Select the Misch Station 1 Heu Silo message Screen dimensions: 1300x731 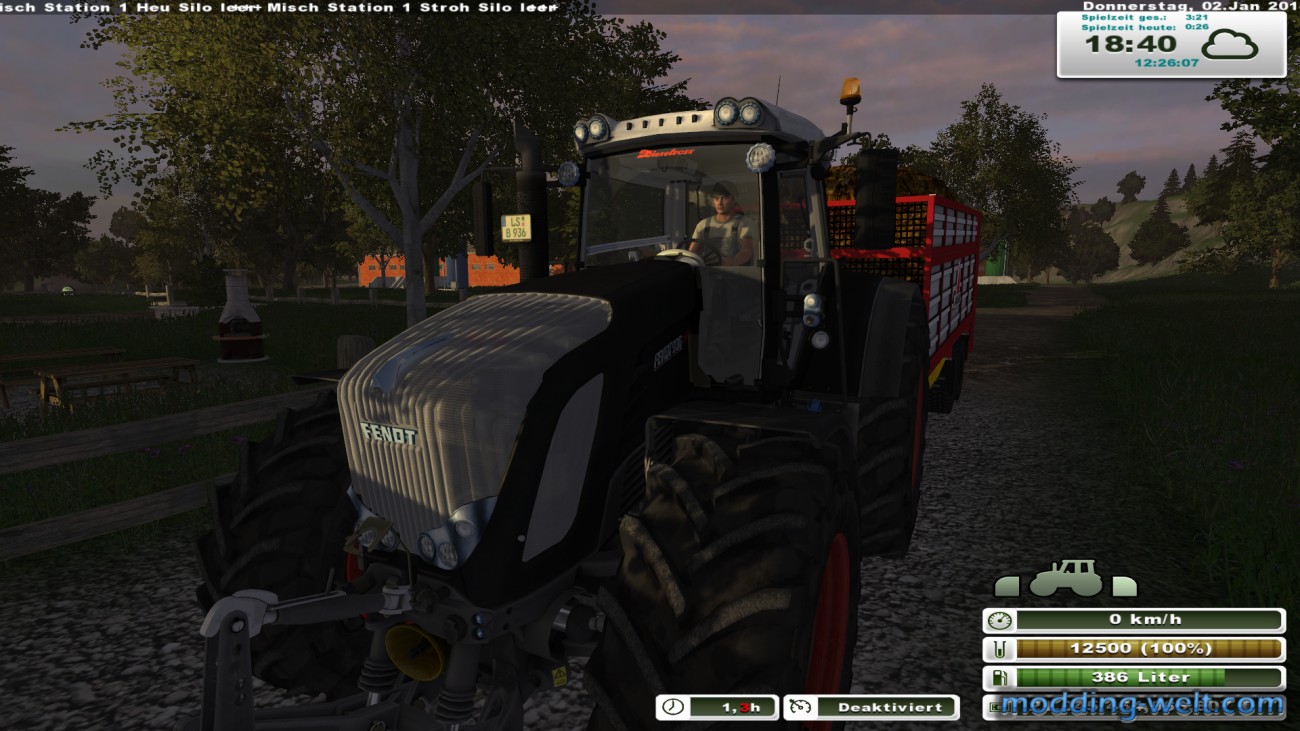[120, 7]
